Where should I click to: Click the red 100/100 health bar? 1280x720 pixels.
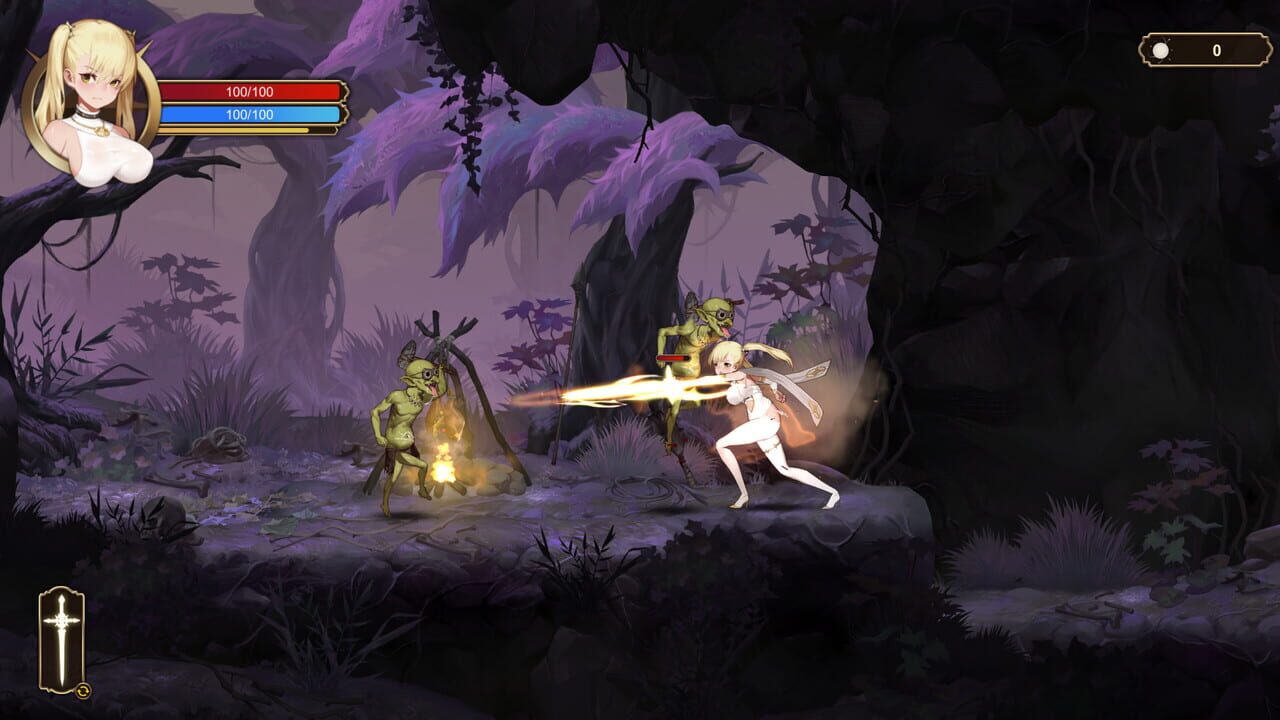[250, 91]
